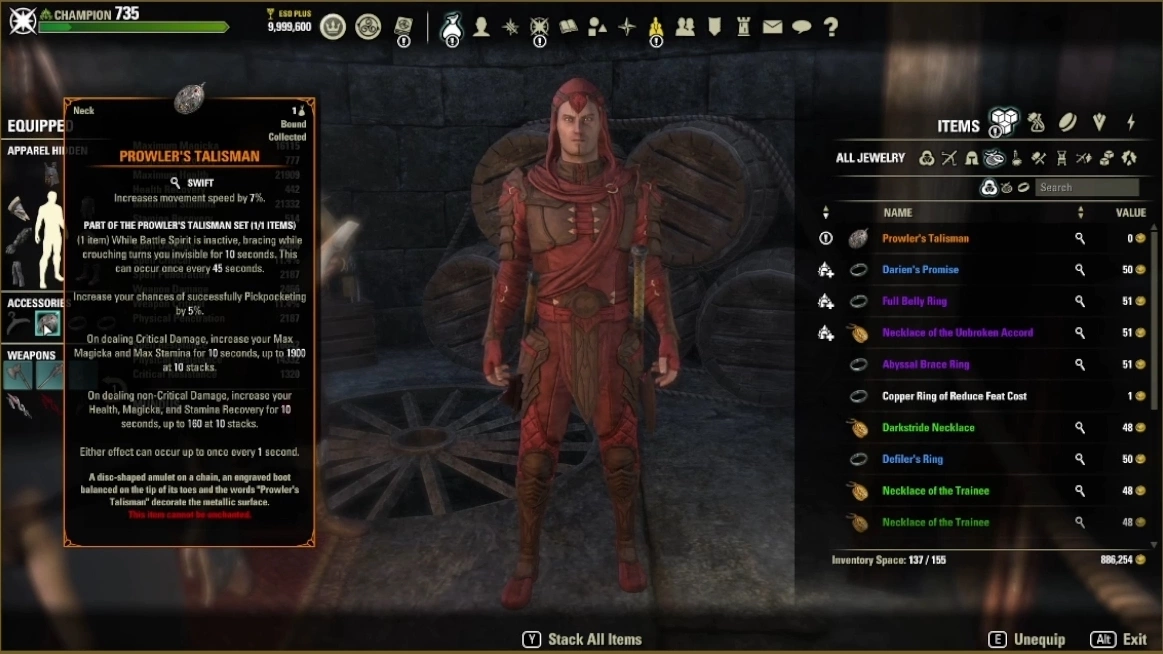The height and width of the screenshot is (654, 1163).
Task: Select the Darien's Promise ring row
Action: [x=920, y=270]
